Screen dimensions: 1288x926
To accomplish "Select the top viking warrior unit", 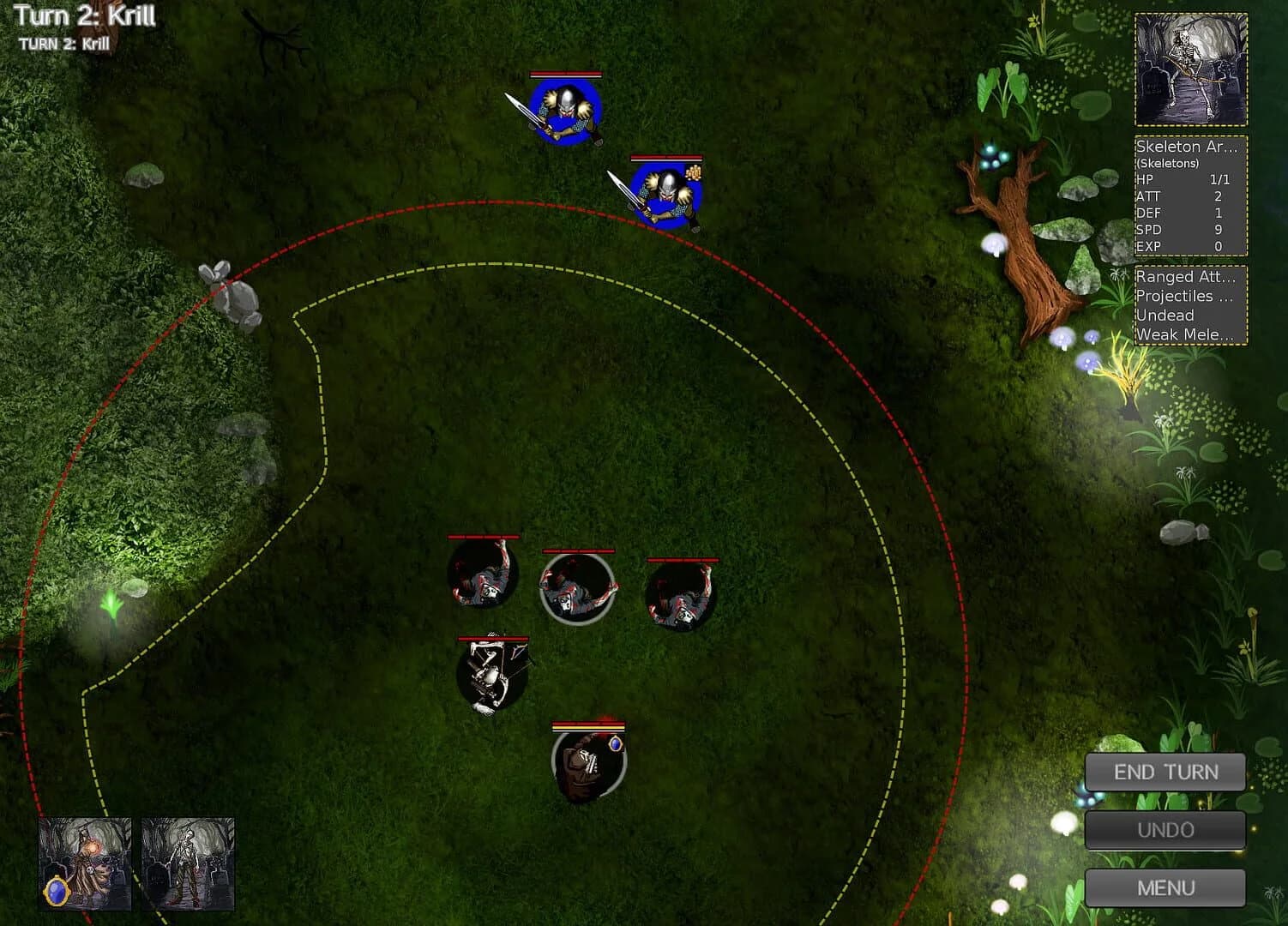I will click(x=566, y=111).
